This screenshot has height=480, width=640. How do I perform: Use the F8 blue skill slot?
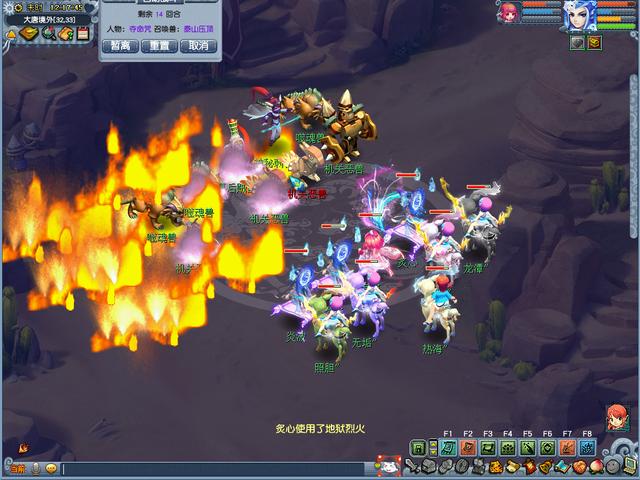[x=587, y=447]
